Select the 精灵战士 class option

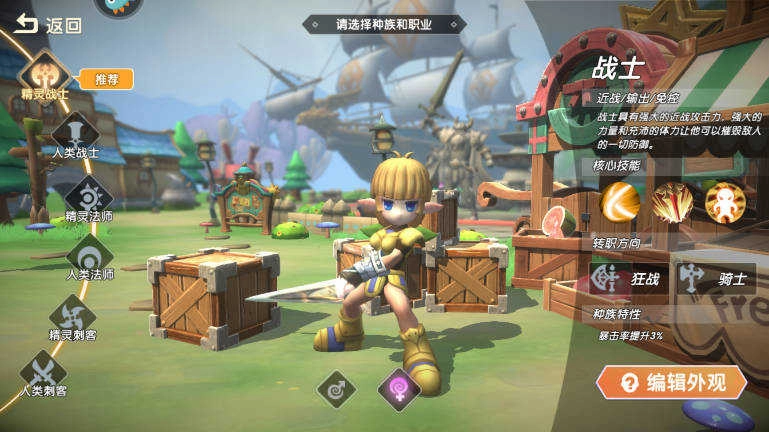45,74
